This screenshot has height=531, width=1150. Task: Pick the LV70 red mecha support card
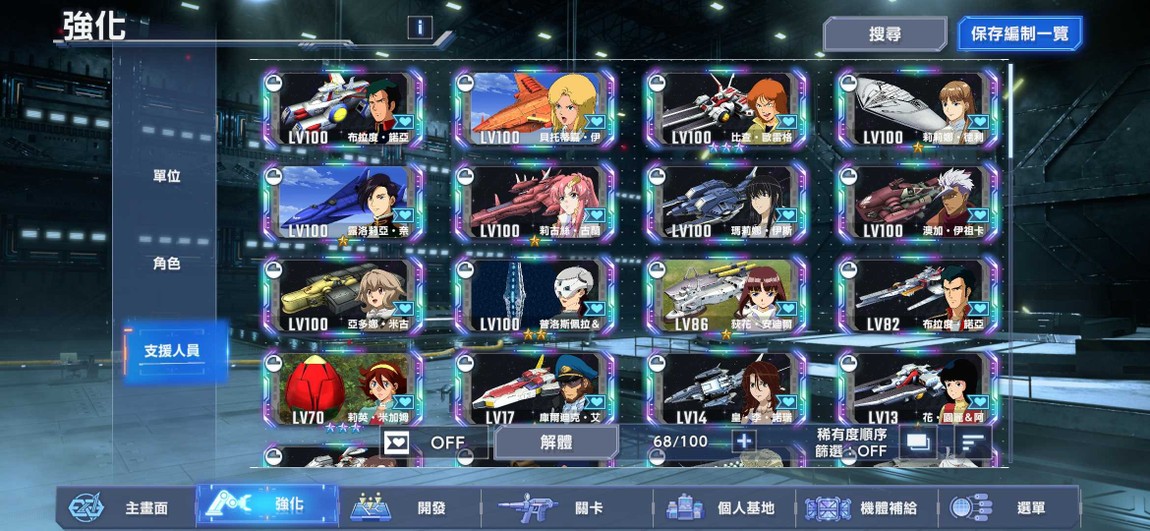pyautogui.click(x=343, y=389)
